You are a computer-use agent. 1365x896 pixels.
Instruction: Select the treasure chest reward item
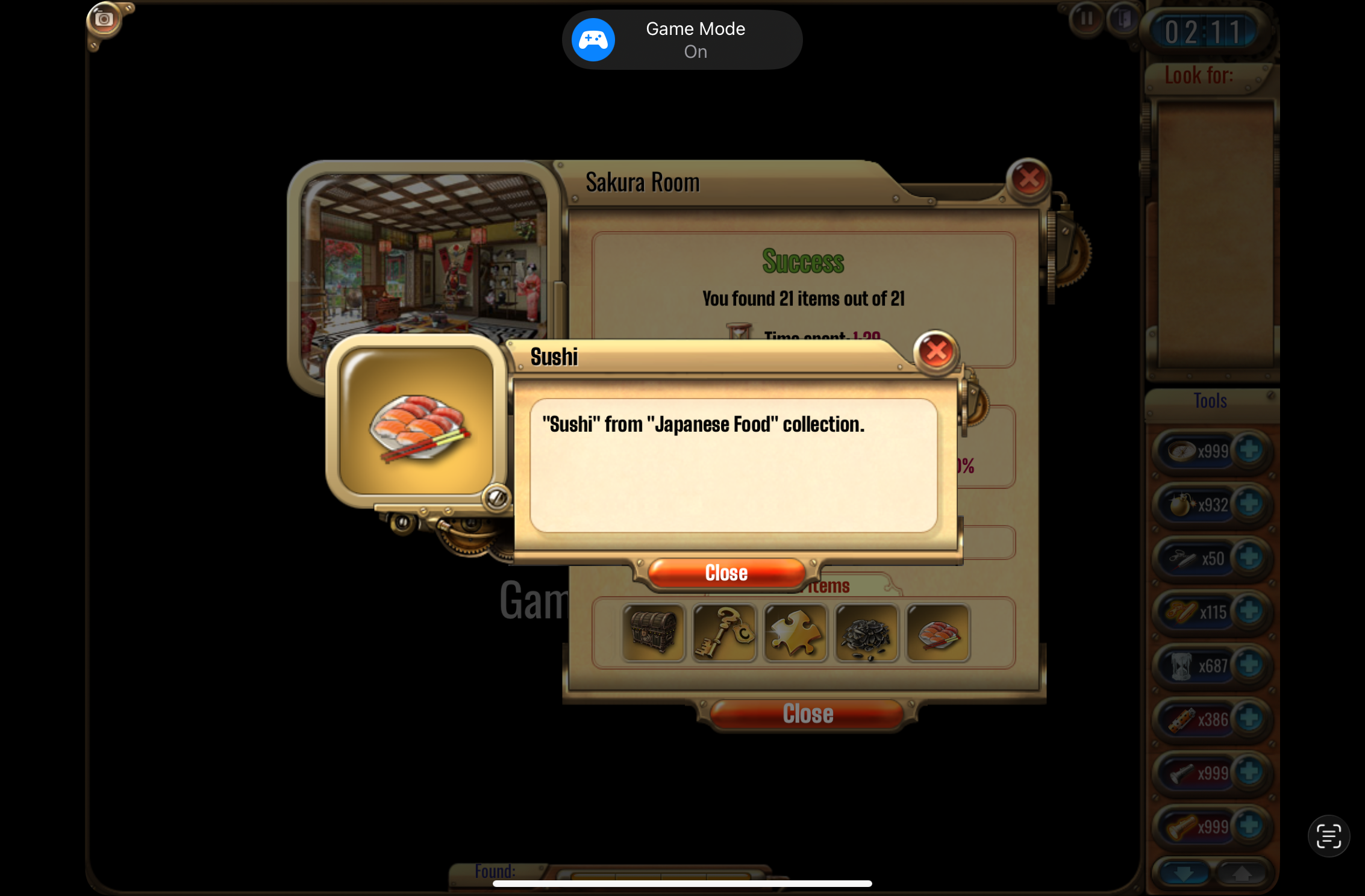(x=653, y=633)
